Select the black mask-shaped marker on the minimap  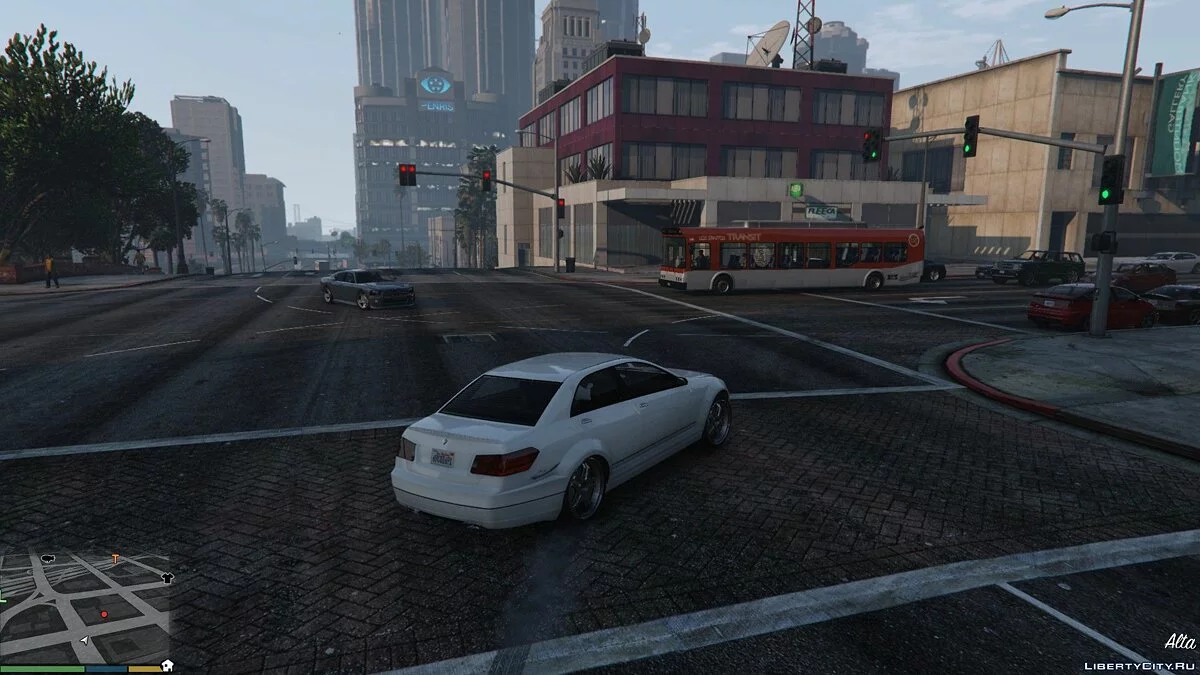(48, 558)
